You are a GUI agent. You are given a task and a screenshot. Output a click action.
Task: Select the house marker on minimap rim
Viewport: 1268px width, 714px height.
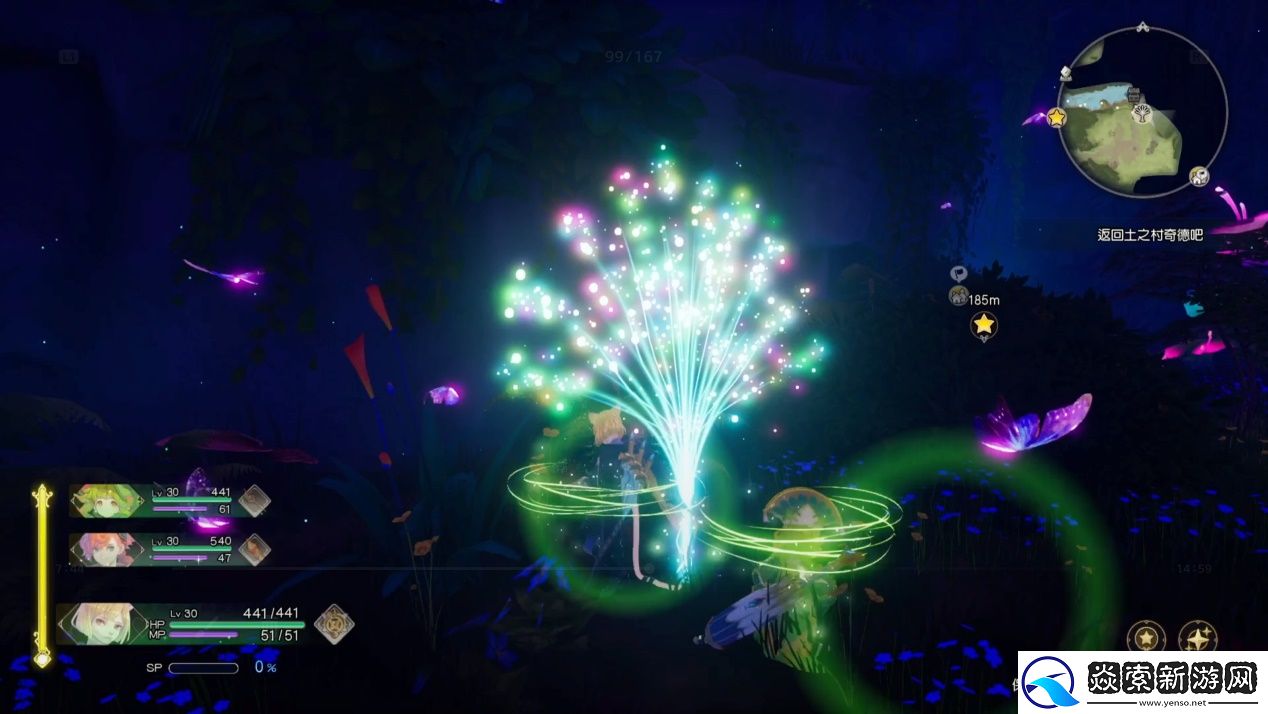coord(1198,177)
